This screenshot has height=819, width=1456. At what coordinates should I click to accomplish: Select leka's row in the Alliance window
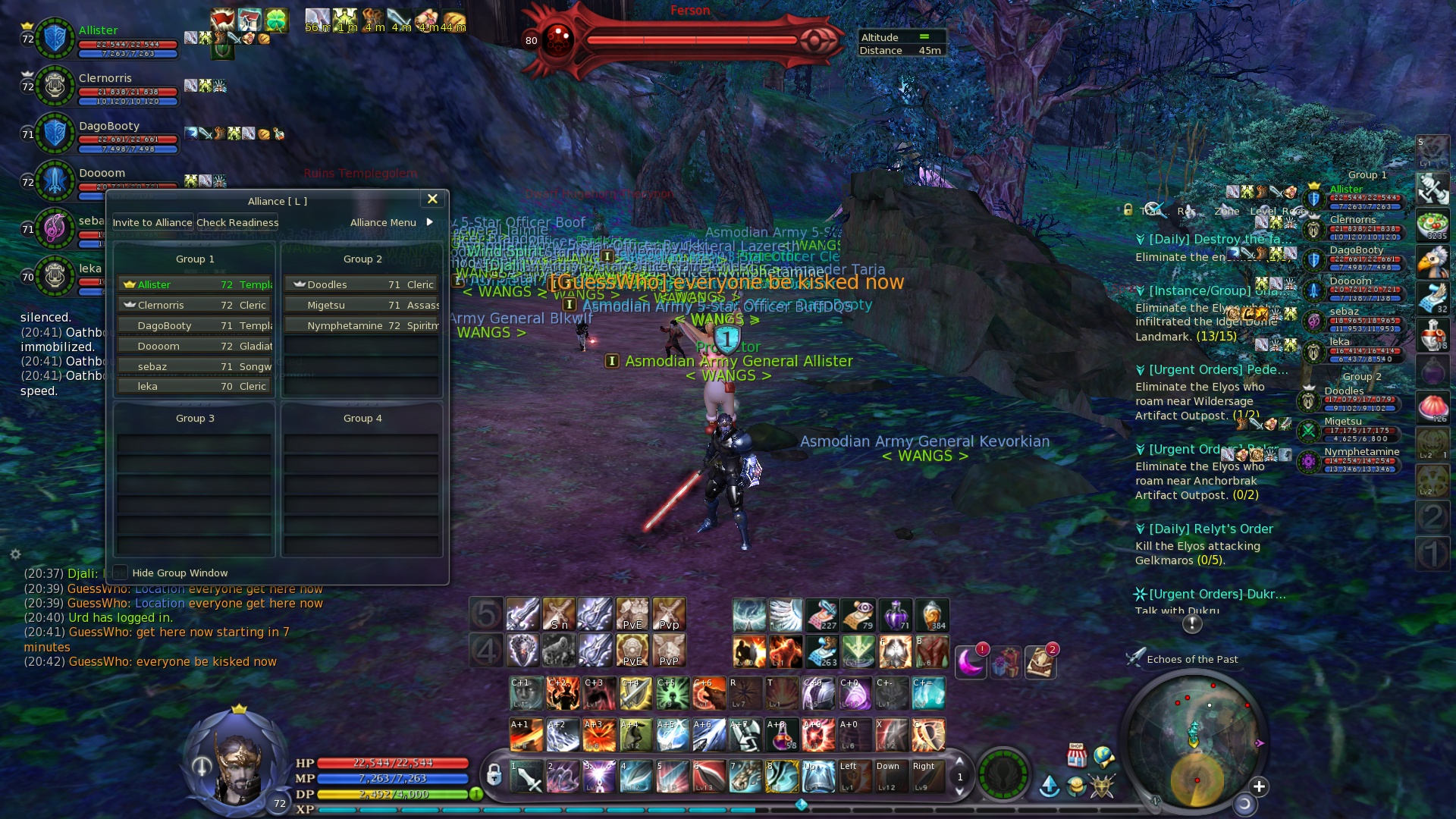pos(194,387)
